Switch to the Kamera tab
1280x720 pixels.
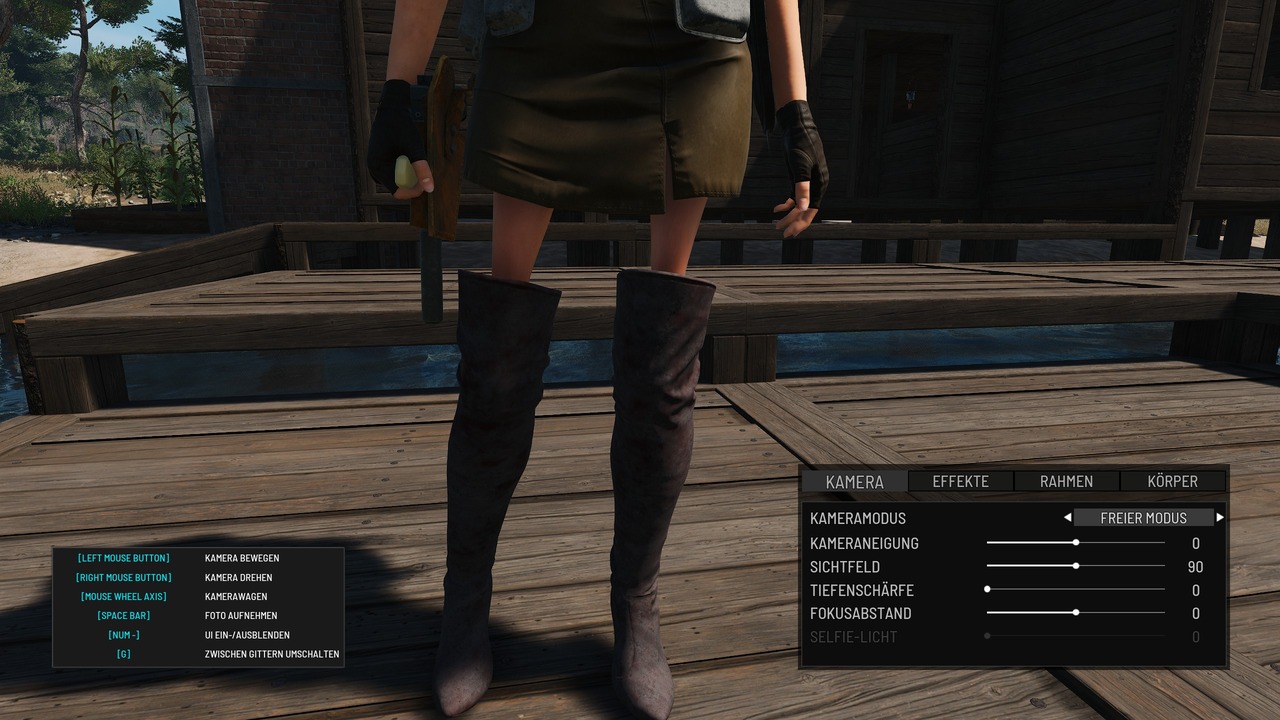point(855,481)
